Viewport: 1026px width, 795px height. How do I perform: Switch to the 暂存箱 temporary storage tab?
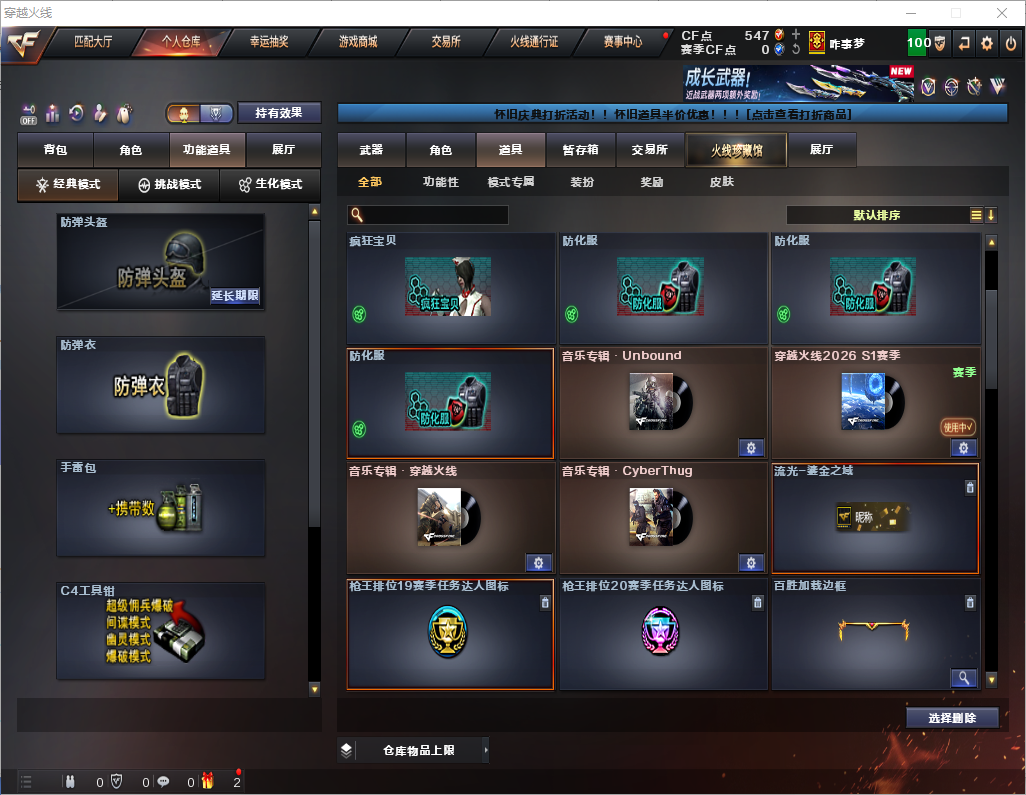coord(580,150)
